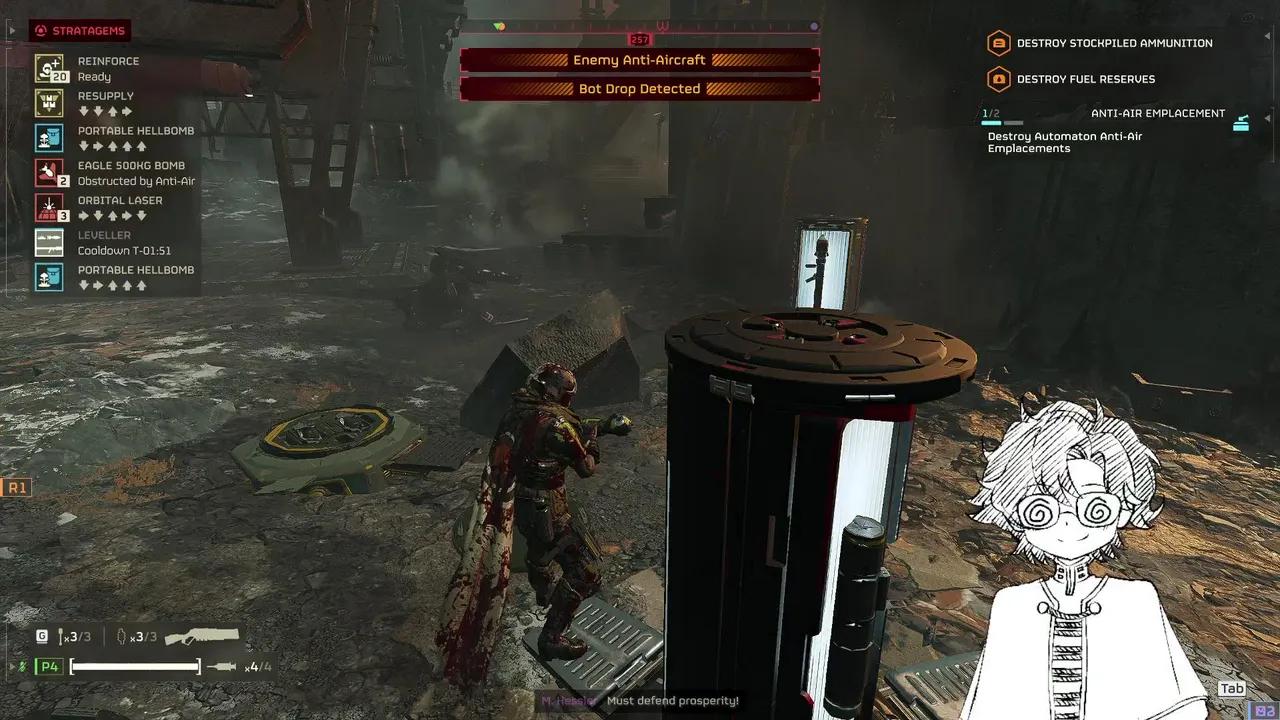Click the Bot Drop Detected alert banner

point(639,89)
